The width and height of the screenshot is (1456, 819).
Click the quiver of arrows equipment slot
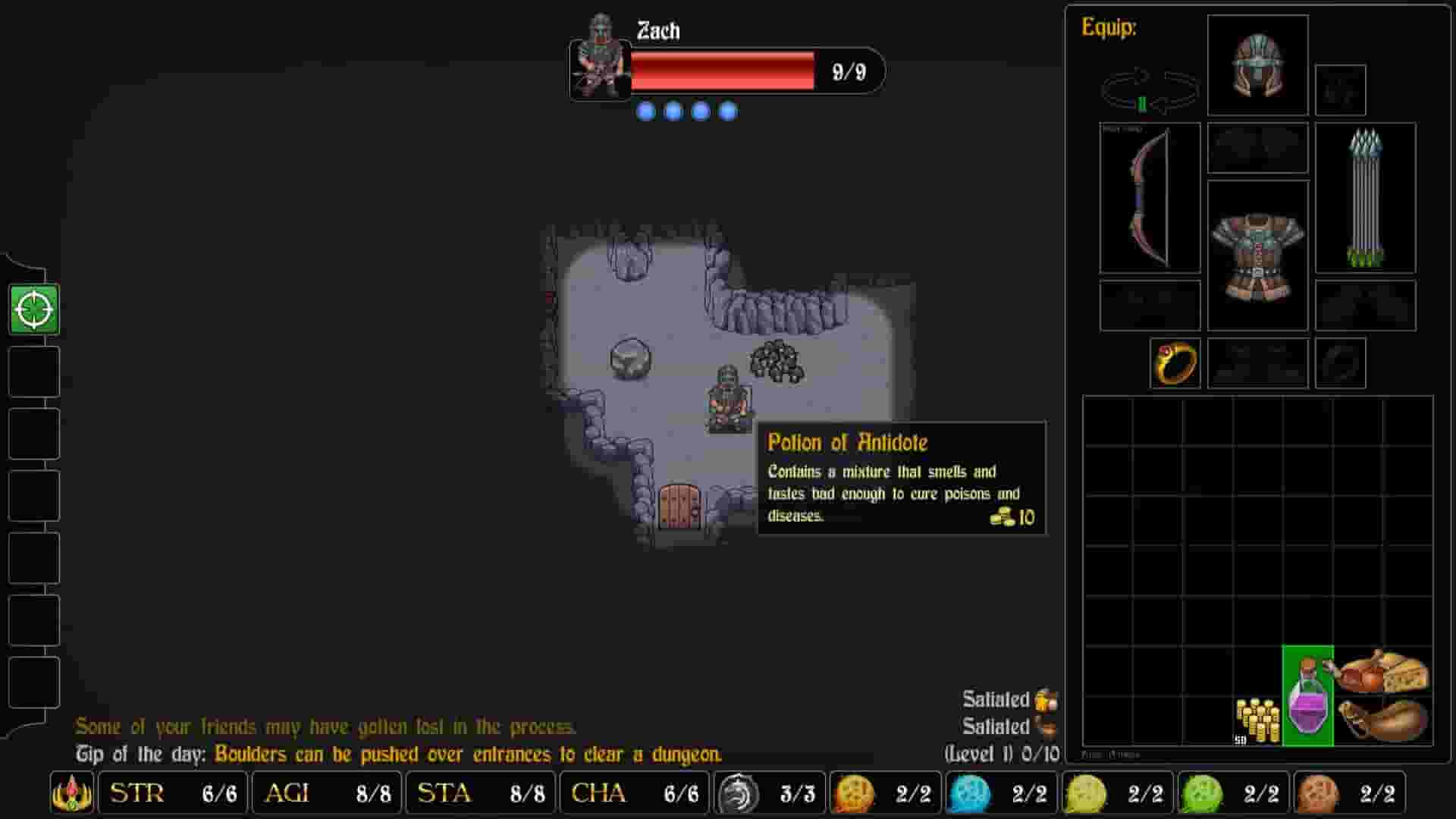(x=1365, y=197)
